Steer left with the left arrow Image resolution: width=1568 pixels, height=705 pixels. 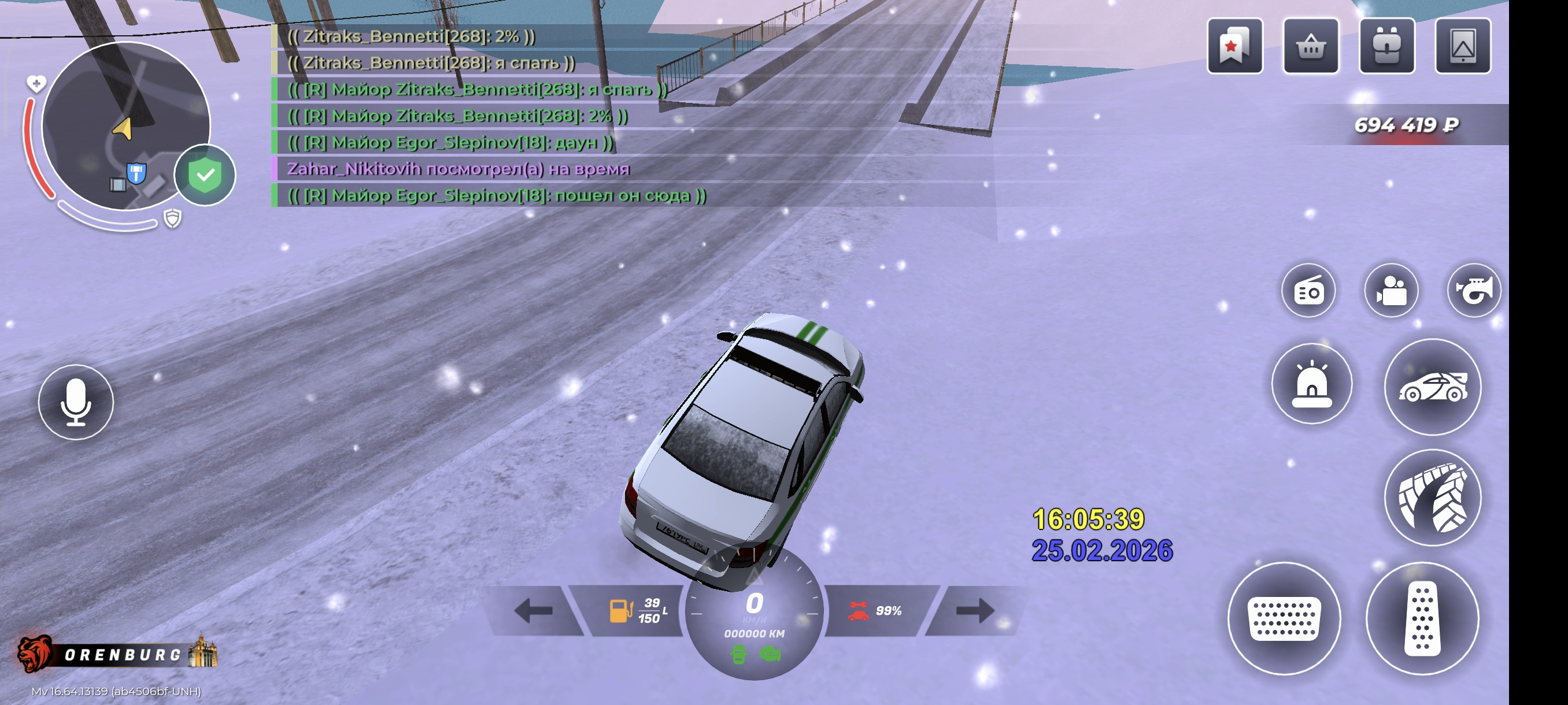click(x=534, y=610)
